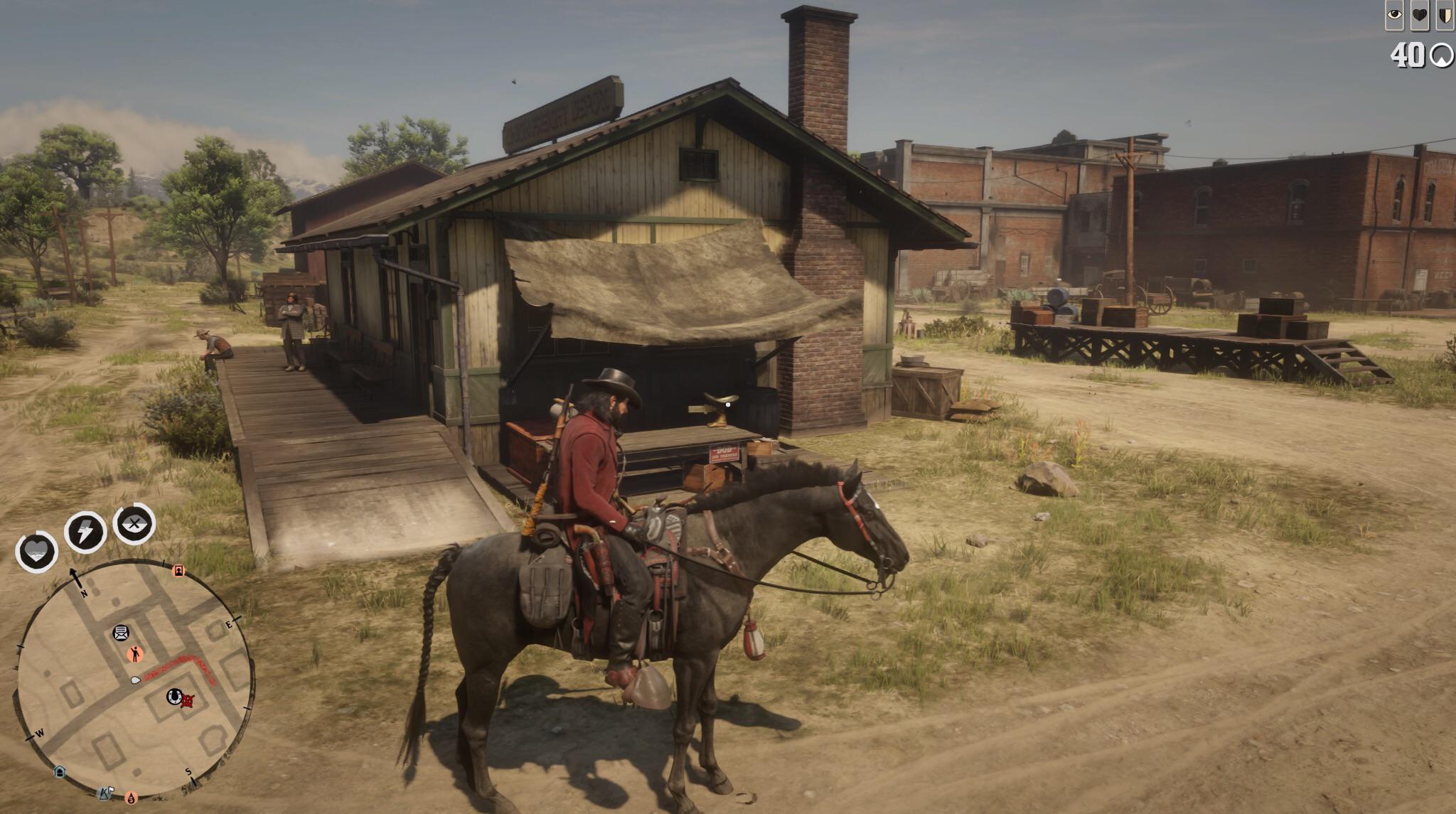Toggle the teal camp icon at minimap bottom

60,771
